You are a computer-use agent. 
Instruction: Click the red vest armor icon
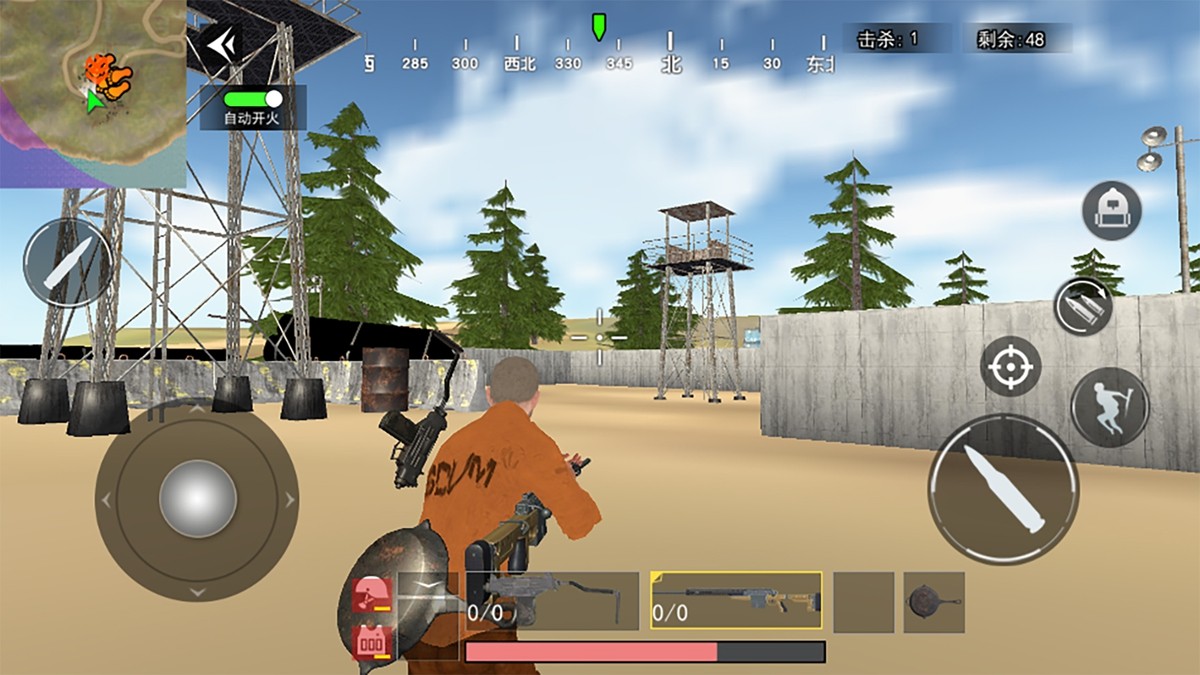point(372,641)
